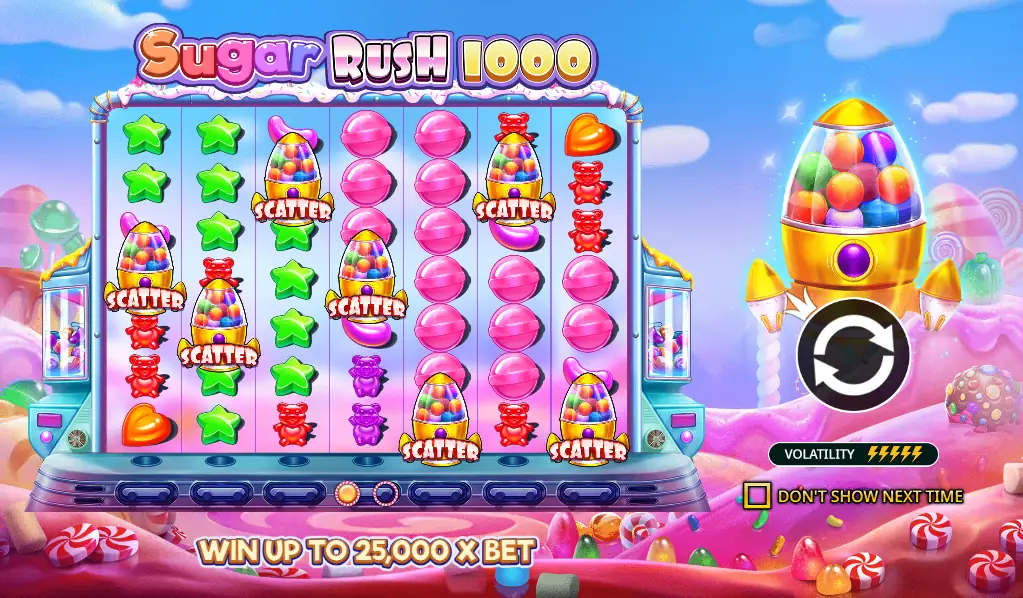This screenshot has height=598, width=1023.
Task: Switch to the second intro page dot
Action: [x=385, y=492]
